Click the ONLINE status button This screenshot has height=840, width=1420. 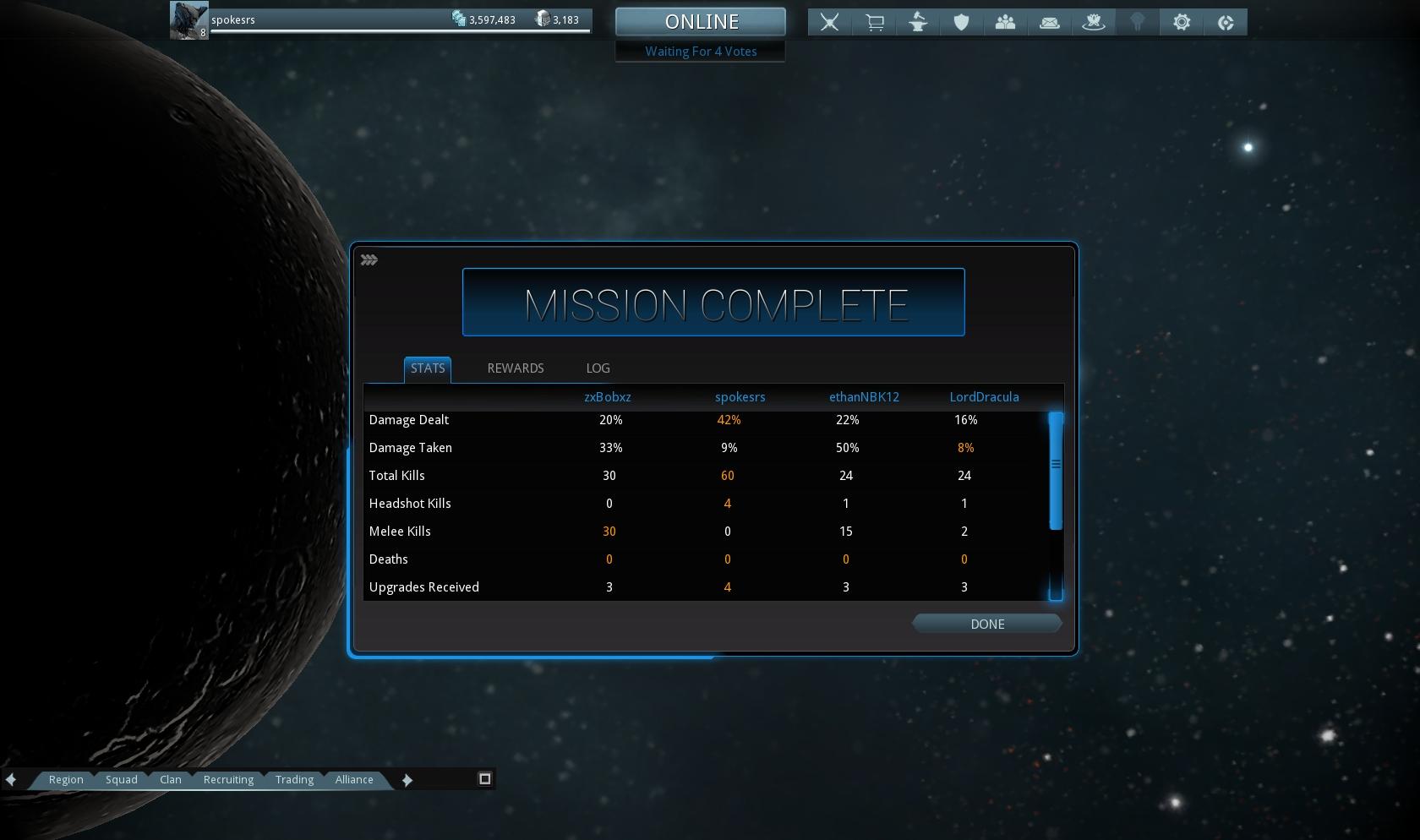pos(701,22)
